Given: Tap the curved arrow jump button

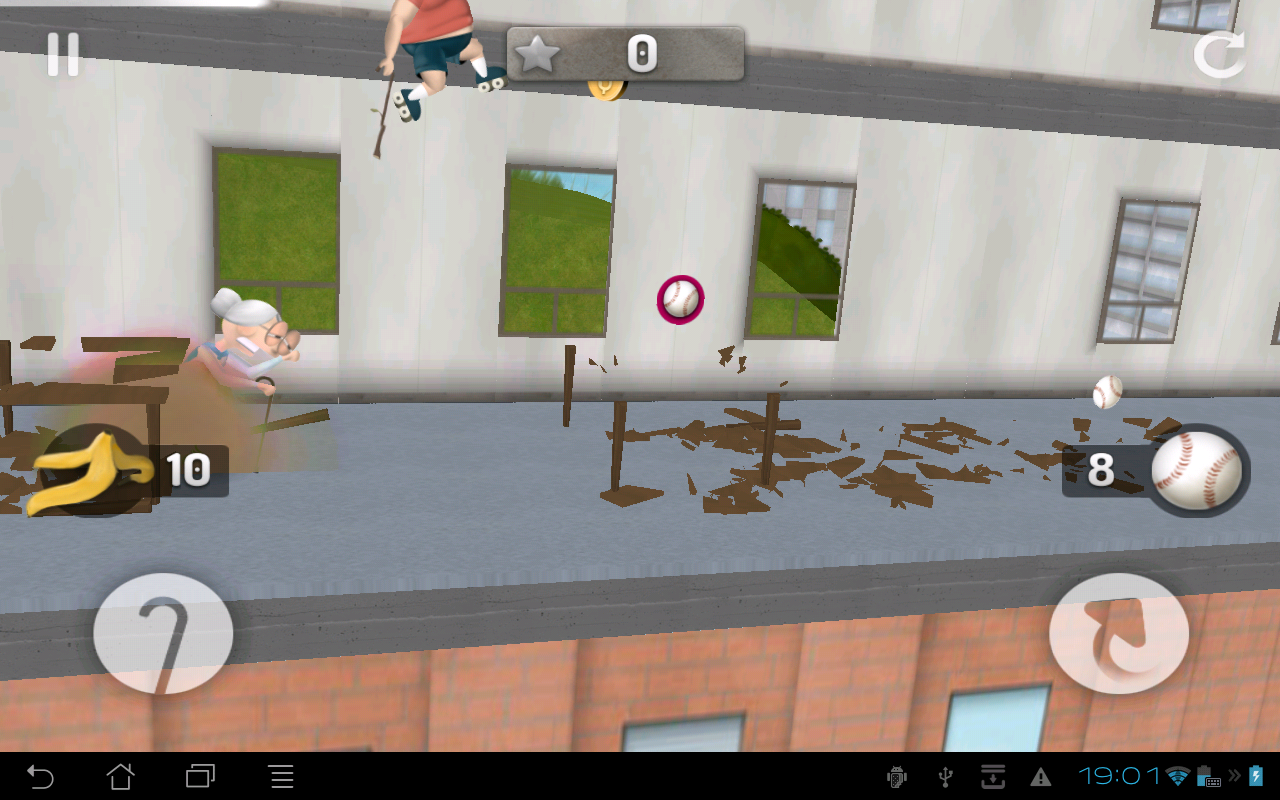Looking at the screenshot, I should (1119, 633).
